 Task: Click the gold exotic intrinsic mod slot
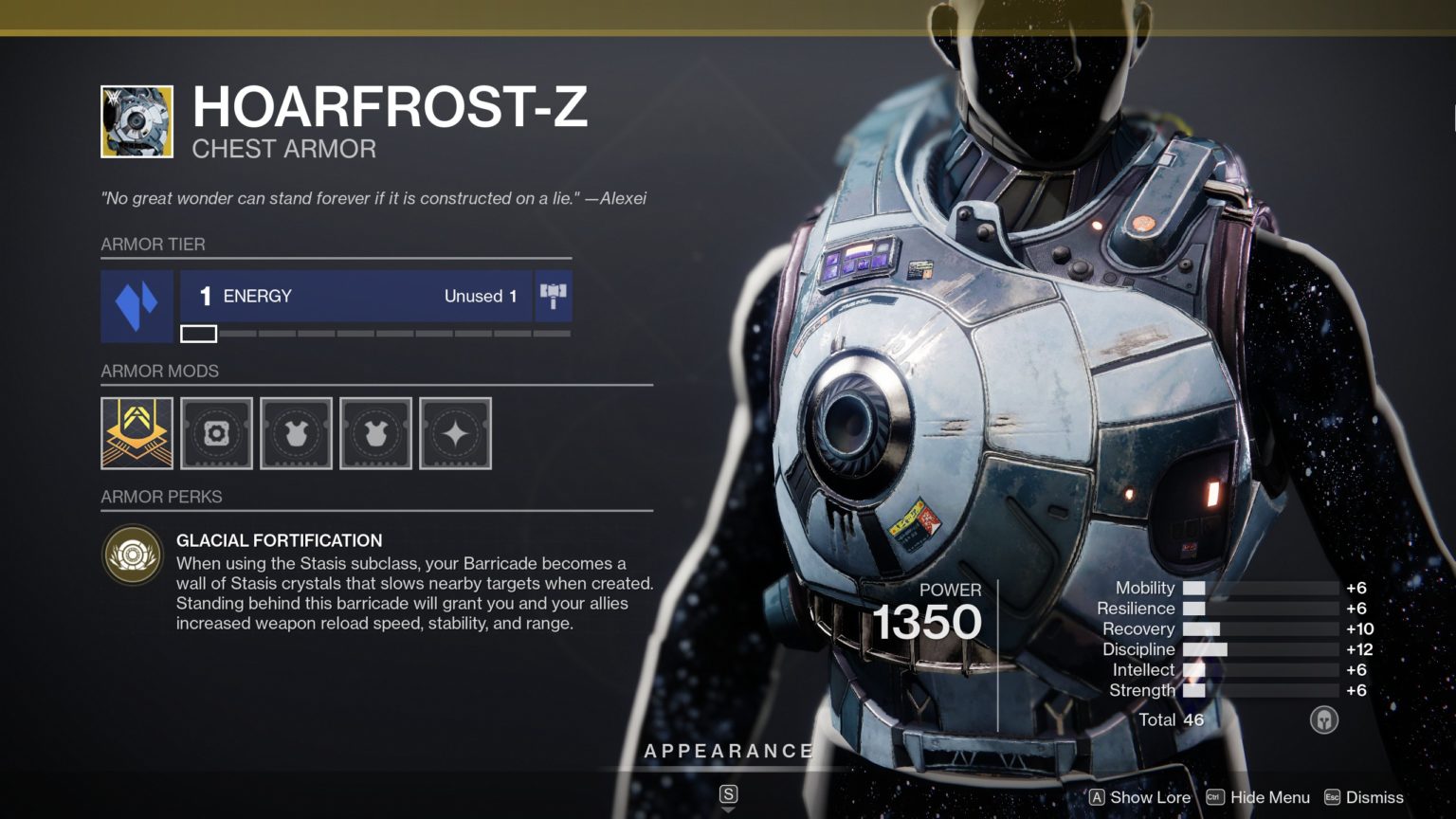pos(136,434)
